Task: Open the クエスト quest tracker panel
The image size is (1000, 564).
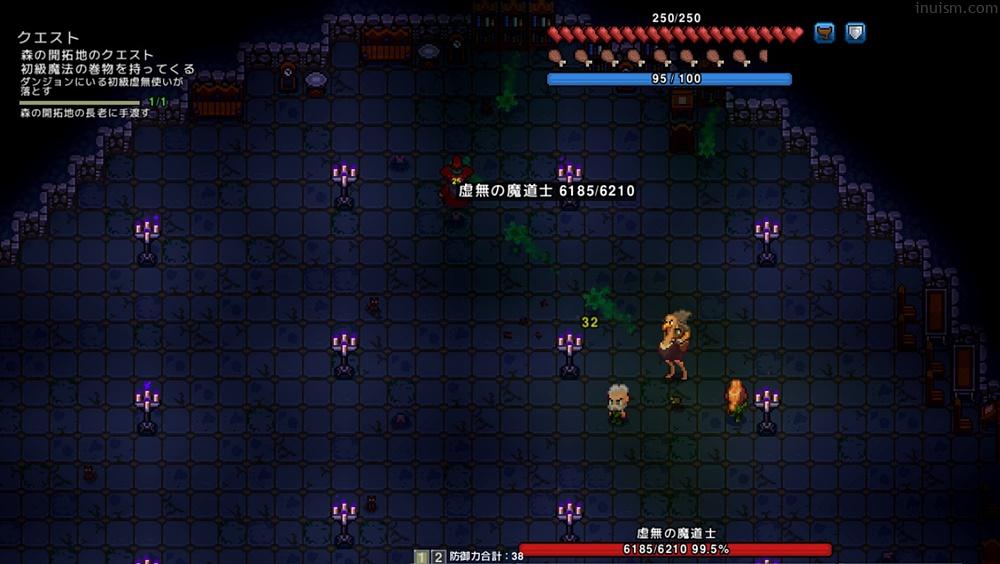Action: (x=48, y=38)
